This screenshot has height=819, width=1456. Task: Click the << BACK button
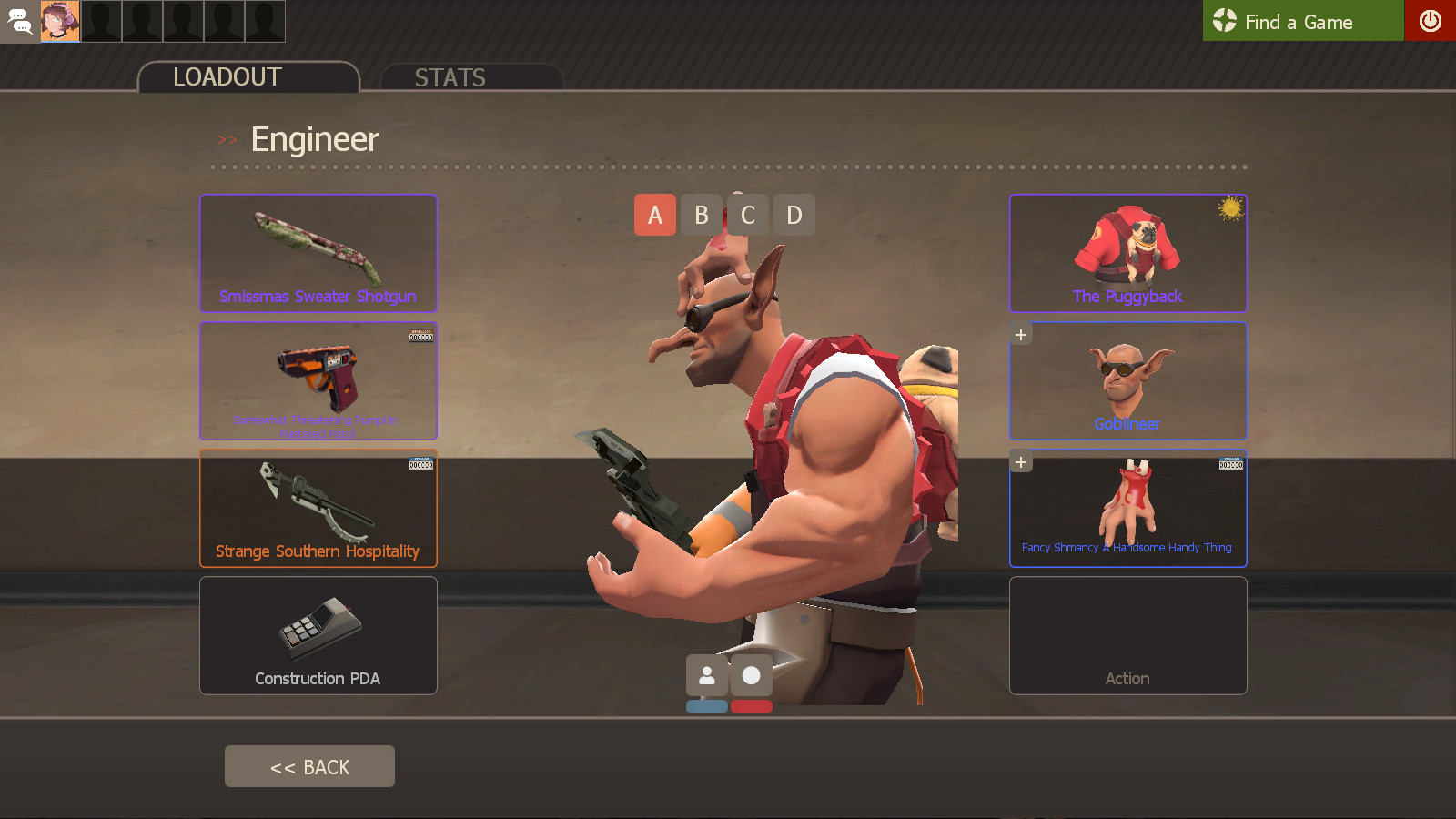309,765
